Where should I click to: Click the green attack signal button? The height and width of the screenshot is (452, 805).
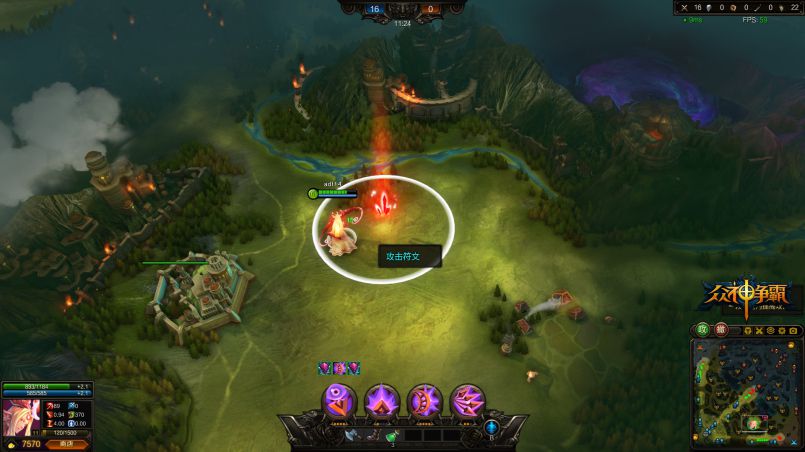[x=703, y=329]
